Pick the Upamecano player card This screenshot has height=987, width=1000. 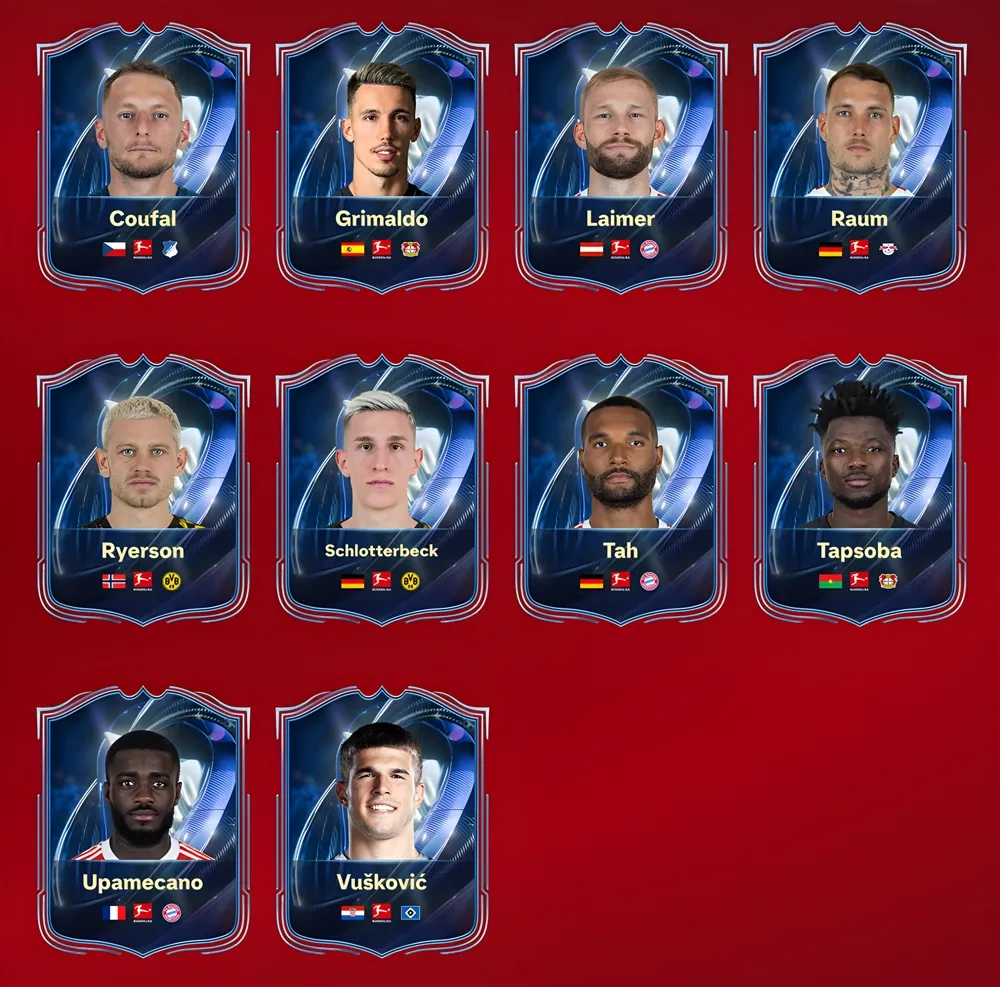click(x=143, y=822)
